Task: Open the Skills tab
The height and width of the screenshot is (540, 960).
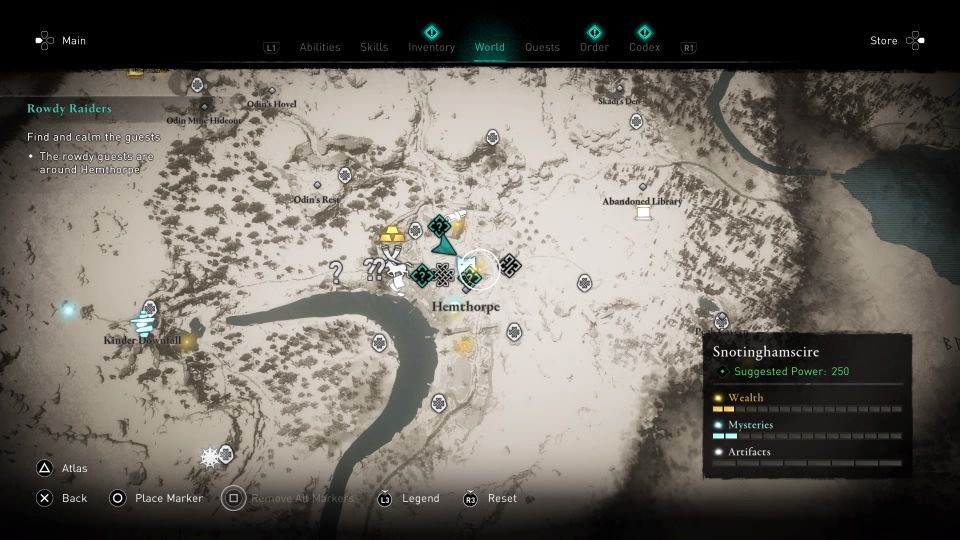Action: tap(374, 47)
